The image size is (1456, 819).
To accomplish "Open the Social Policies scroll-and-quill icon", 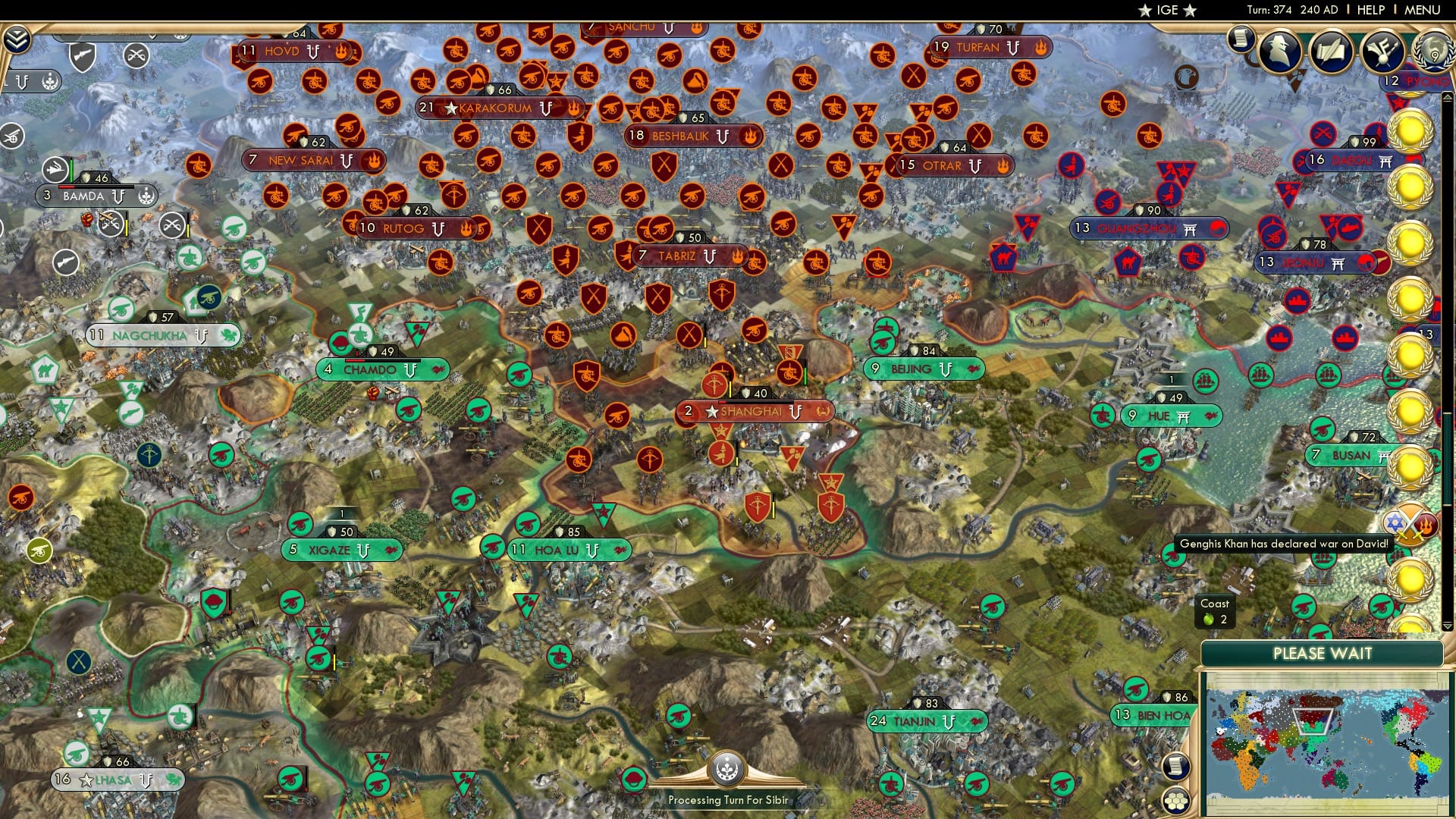I will click(1329, 52).
